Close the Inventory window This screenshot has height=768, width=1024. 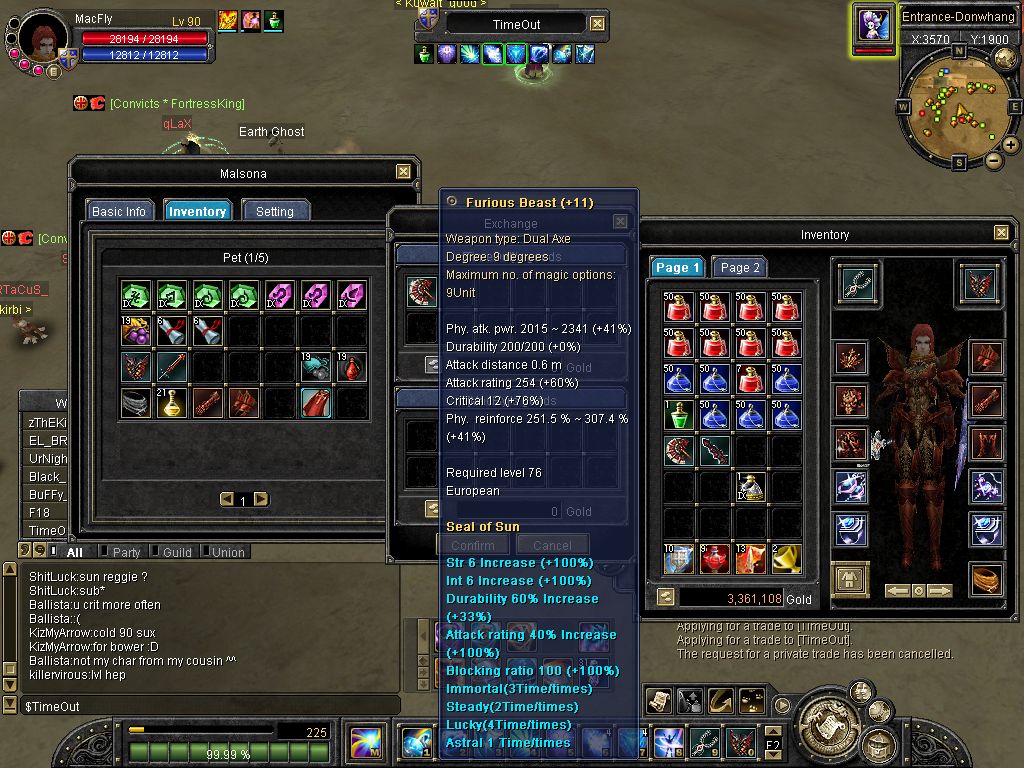pos(1001,233)
